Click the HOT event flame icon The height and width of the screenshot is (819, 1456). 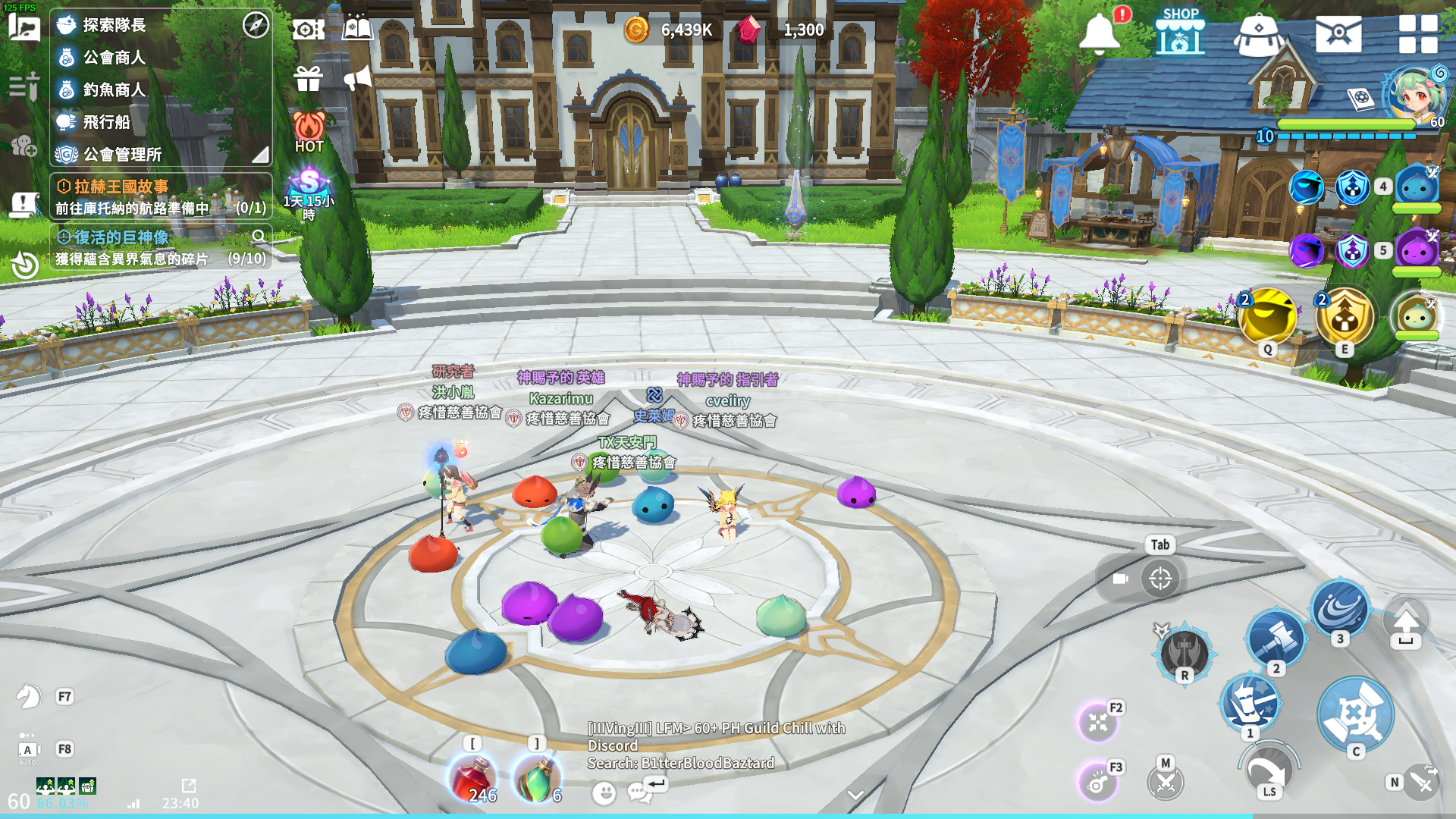[x=309, y=131]
